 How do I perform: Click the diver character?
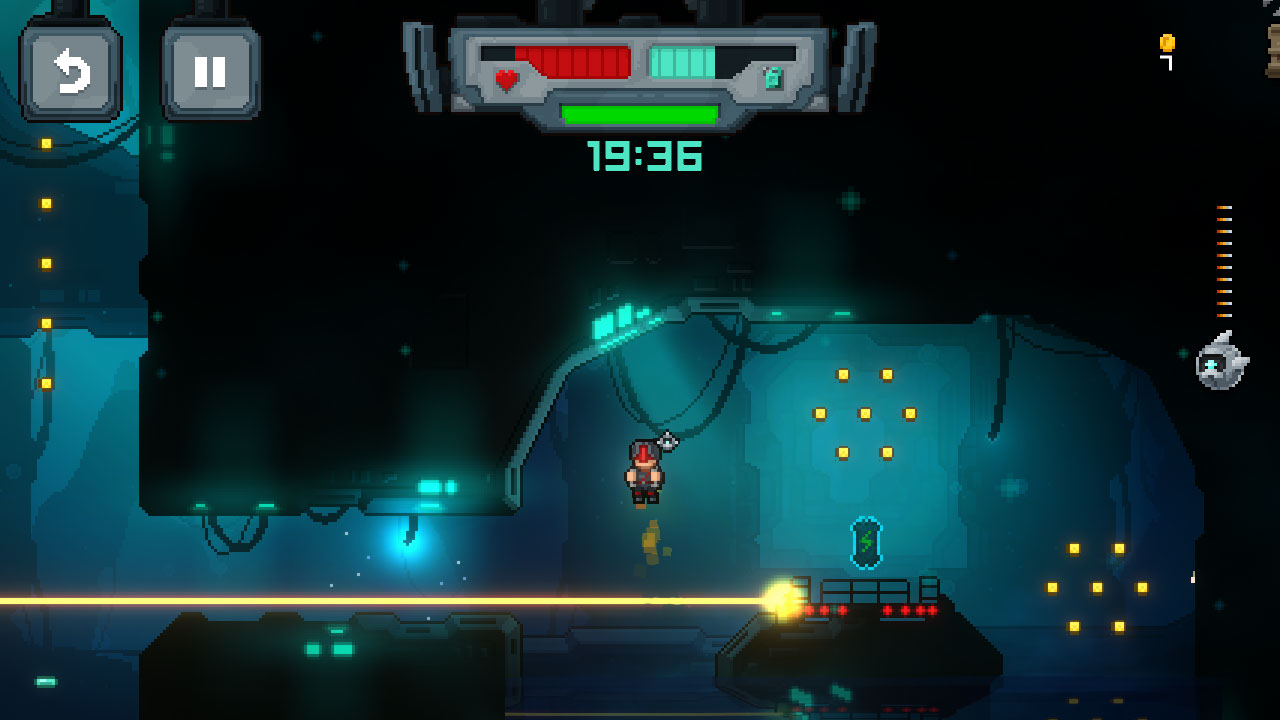coord(645,470)
